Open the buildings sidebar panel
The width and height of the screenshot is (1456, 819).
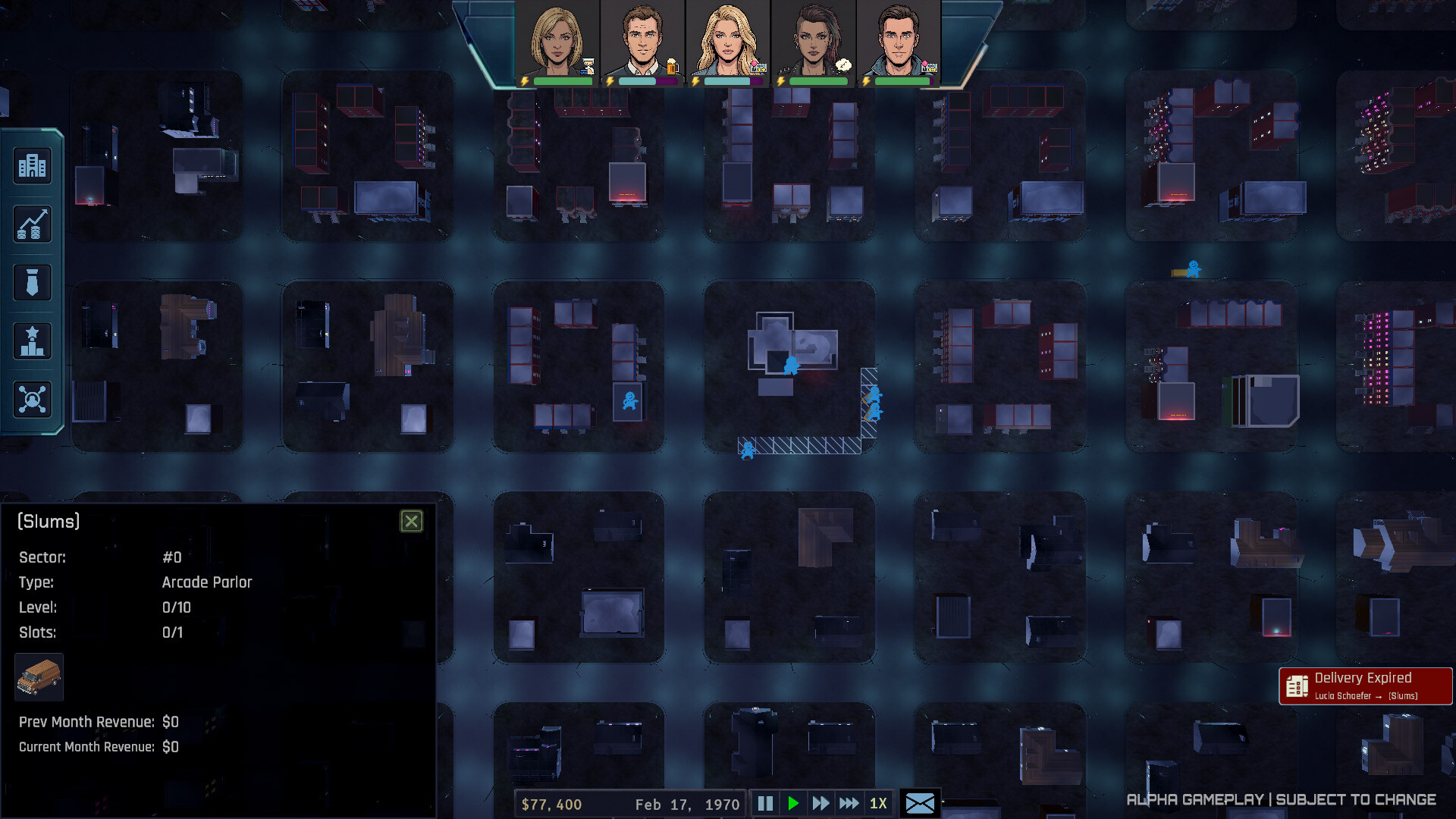pos(32,165)
